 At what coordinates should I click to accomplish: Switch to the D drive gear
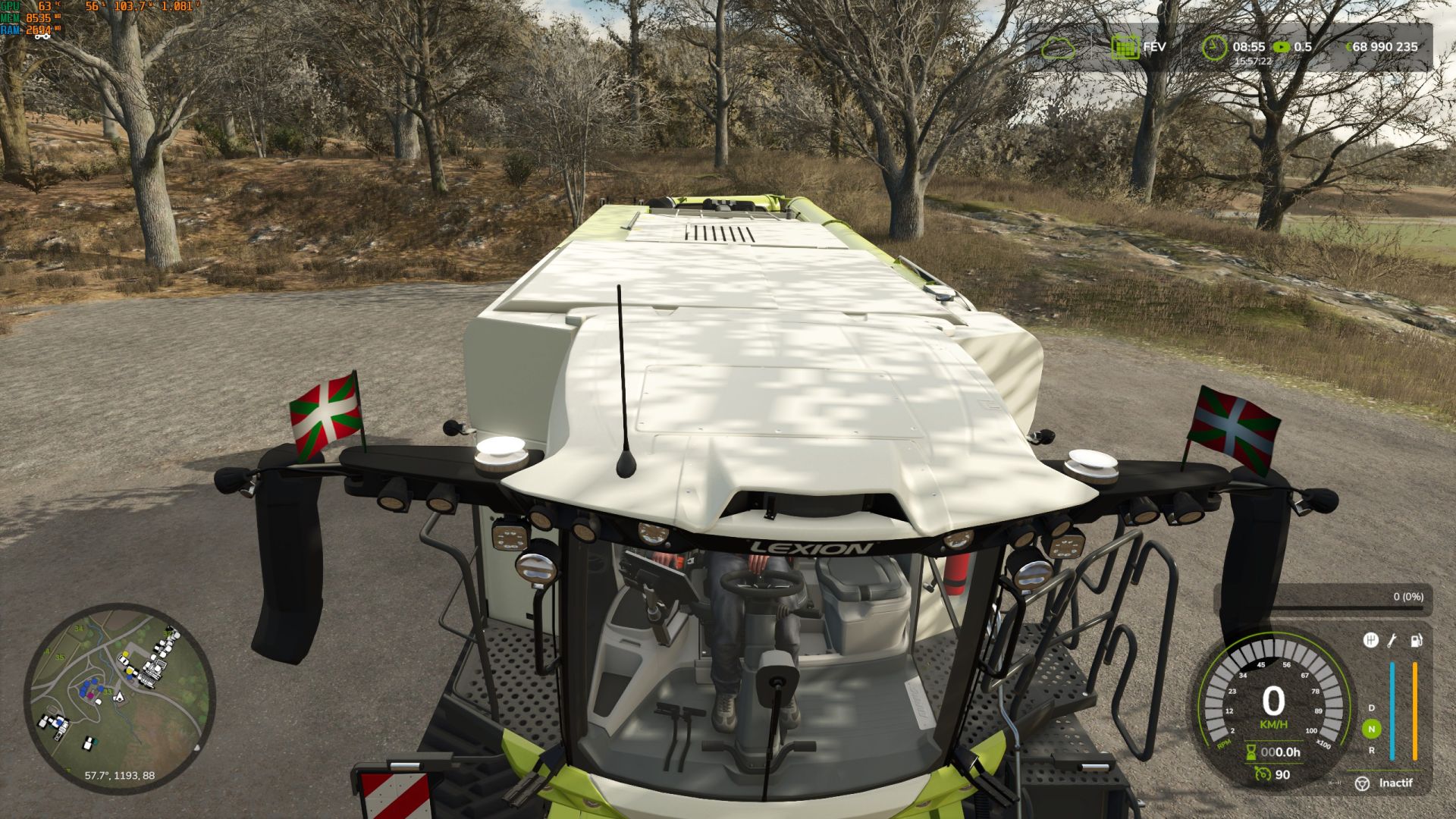tap(1371, 708)
